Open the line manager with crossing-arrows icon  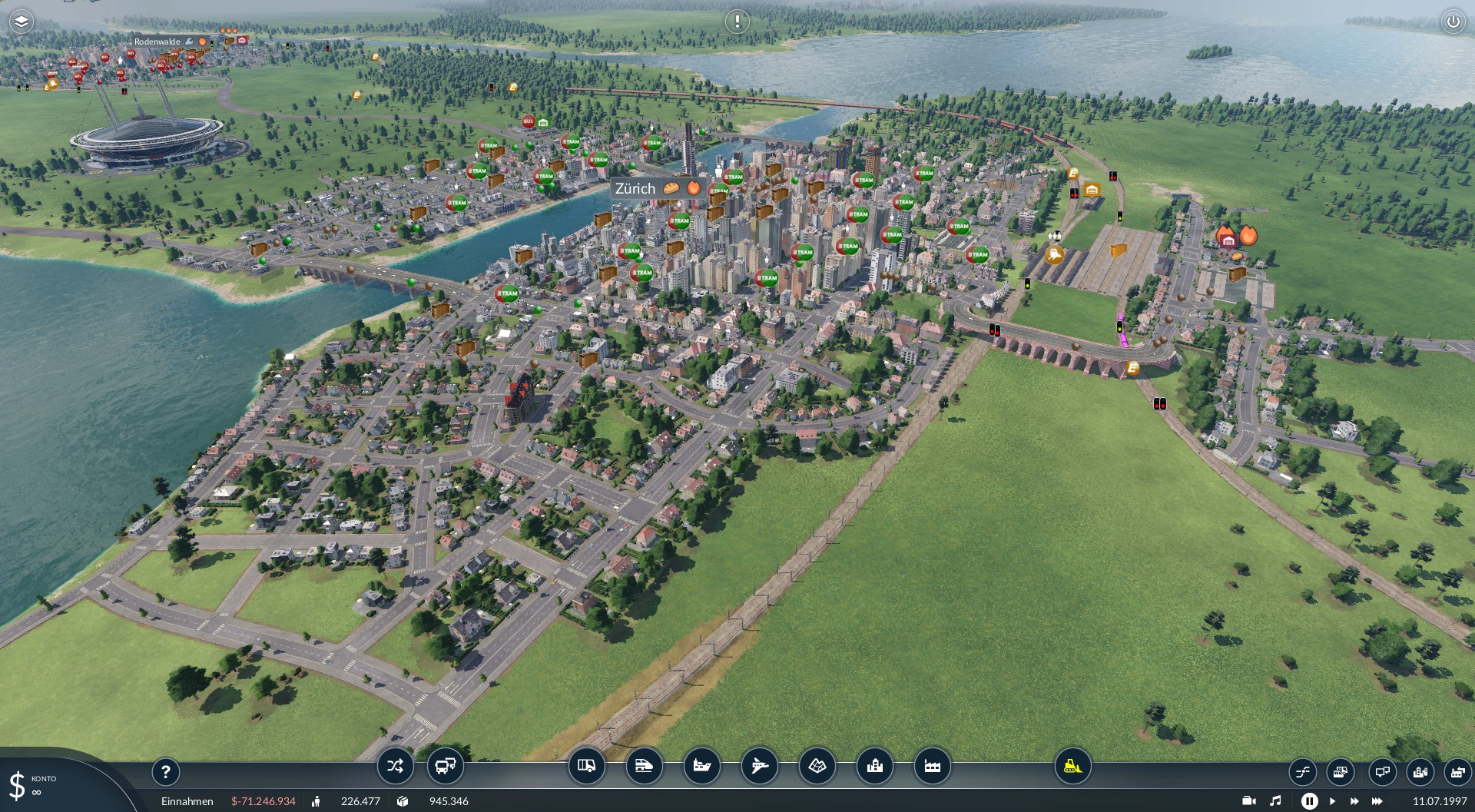point(395,766)
